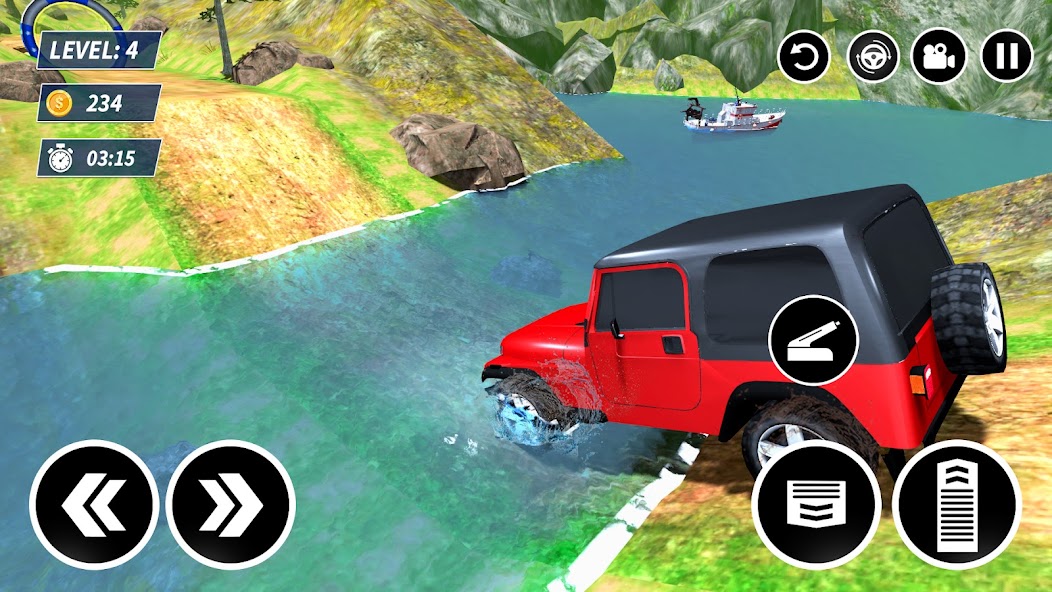Switch controls using the steering wheel icon
Screen dimensions: 1052x592
[873, 56]
